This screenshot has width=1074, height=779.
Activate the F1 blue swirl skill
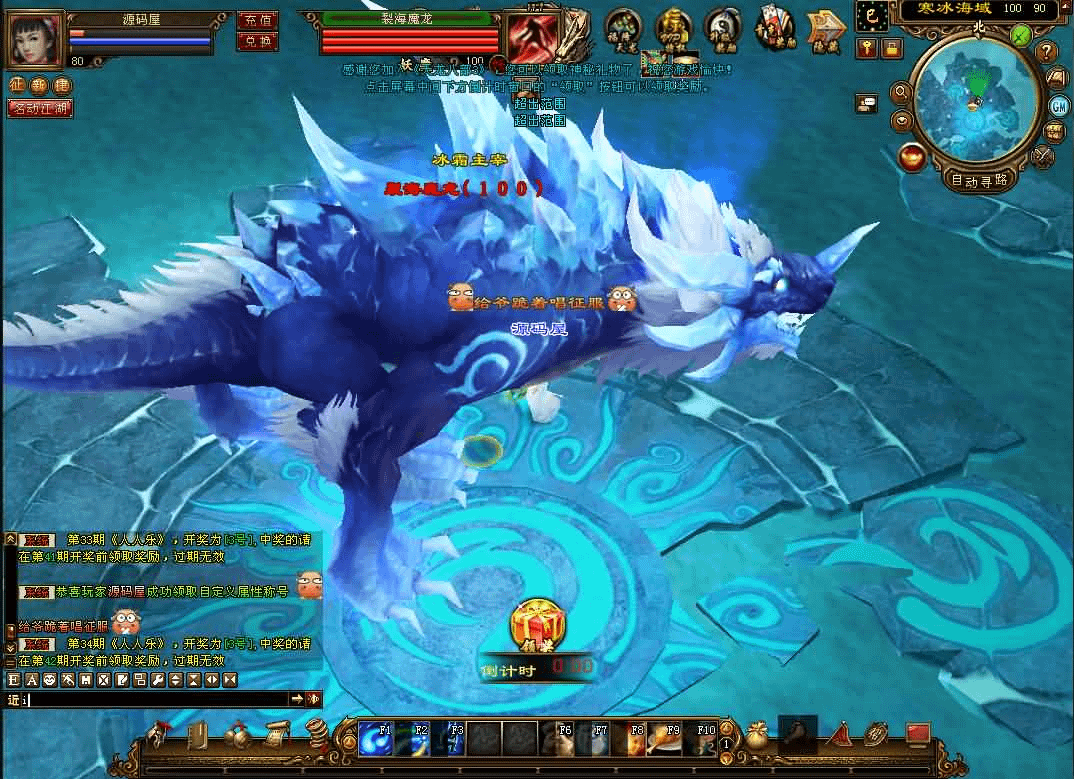[374, 739]
